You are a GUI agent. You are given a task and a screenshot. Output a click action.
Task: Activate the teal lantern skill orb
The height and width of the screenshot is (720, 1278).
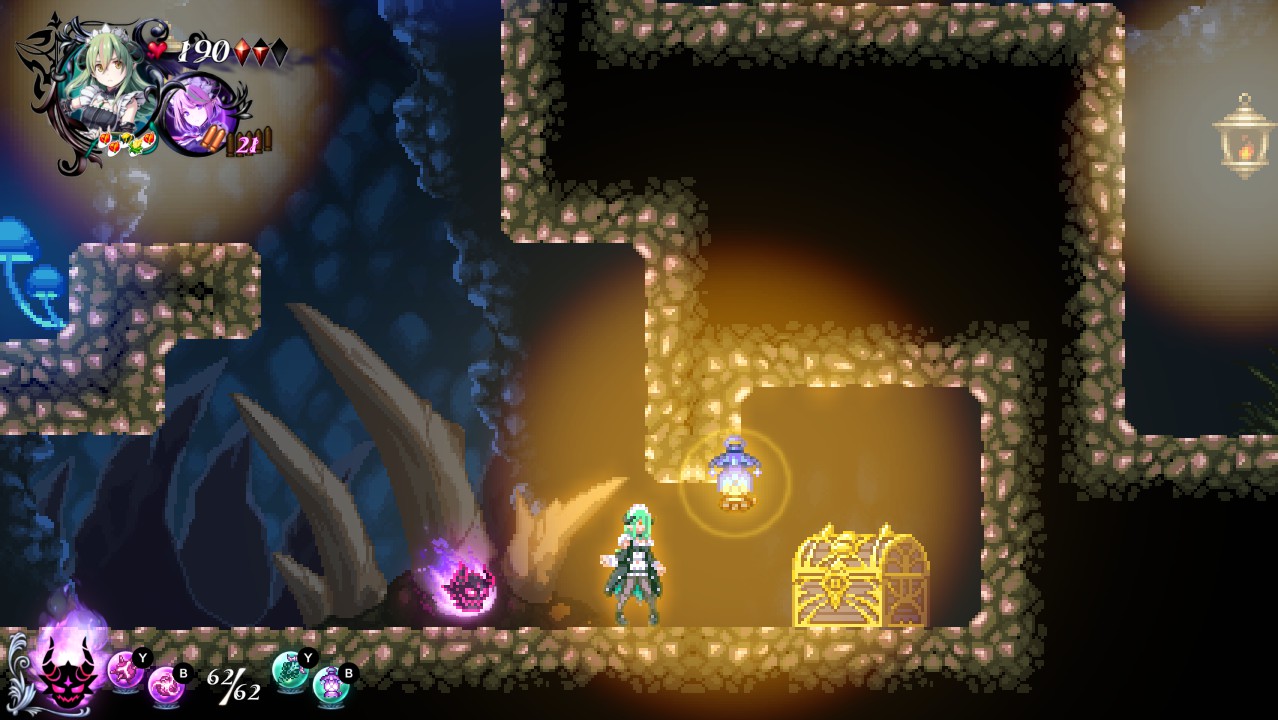pos(329,685)
